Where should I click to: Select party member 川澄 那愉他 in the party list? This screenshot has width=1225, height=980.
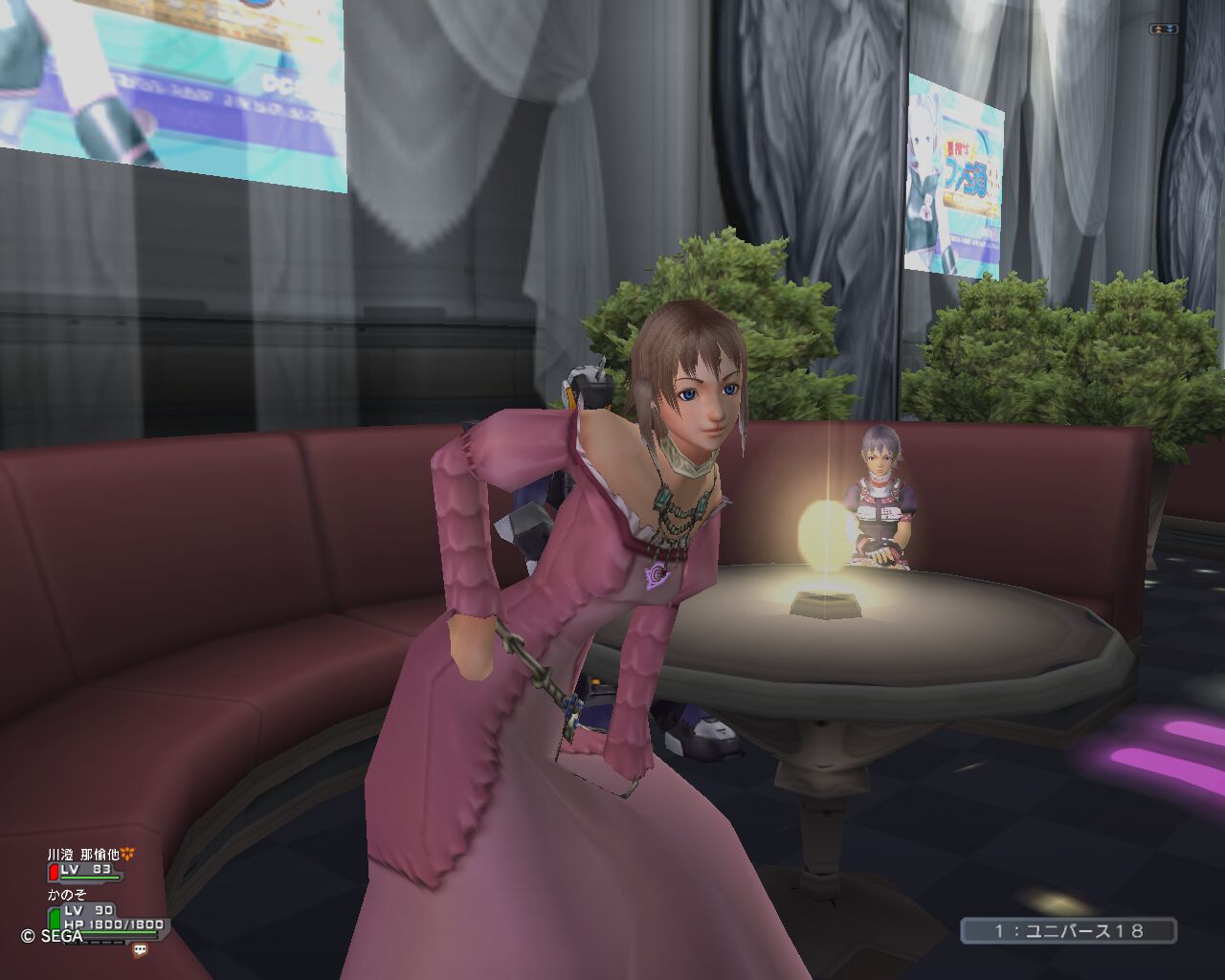pyautogui.click(x=84, y=855)
